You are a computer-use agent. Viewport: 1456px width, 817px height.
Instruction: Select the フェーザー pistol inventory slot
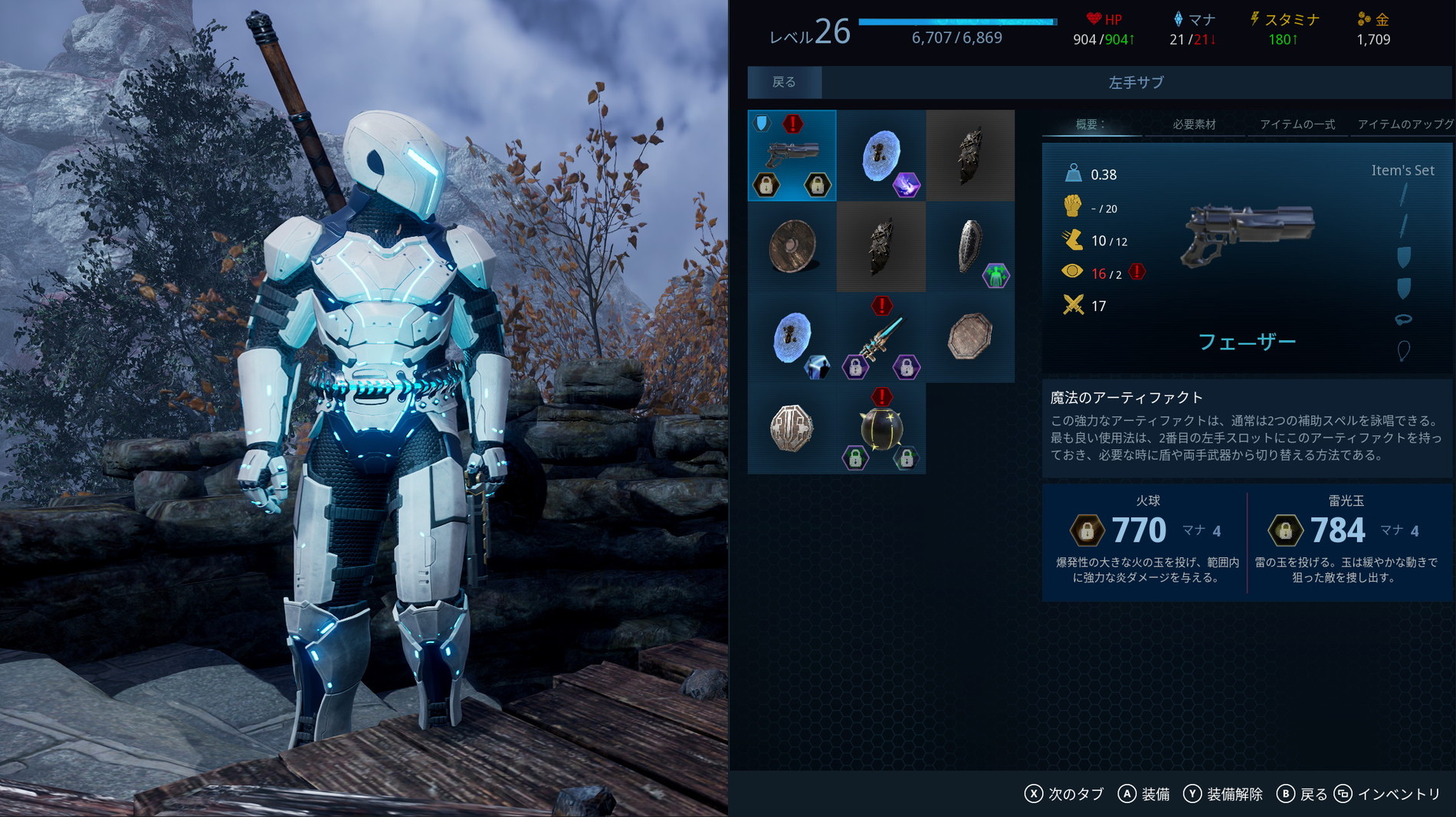792,156
